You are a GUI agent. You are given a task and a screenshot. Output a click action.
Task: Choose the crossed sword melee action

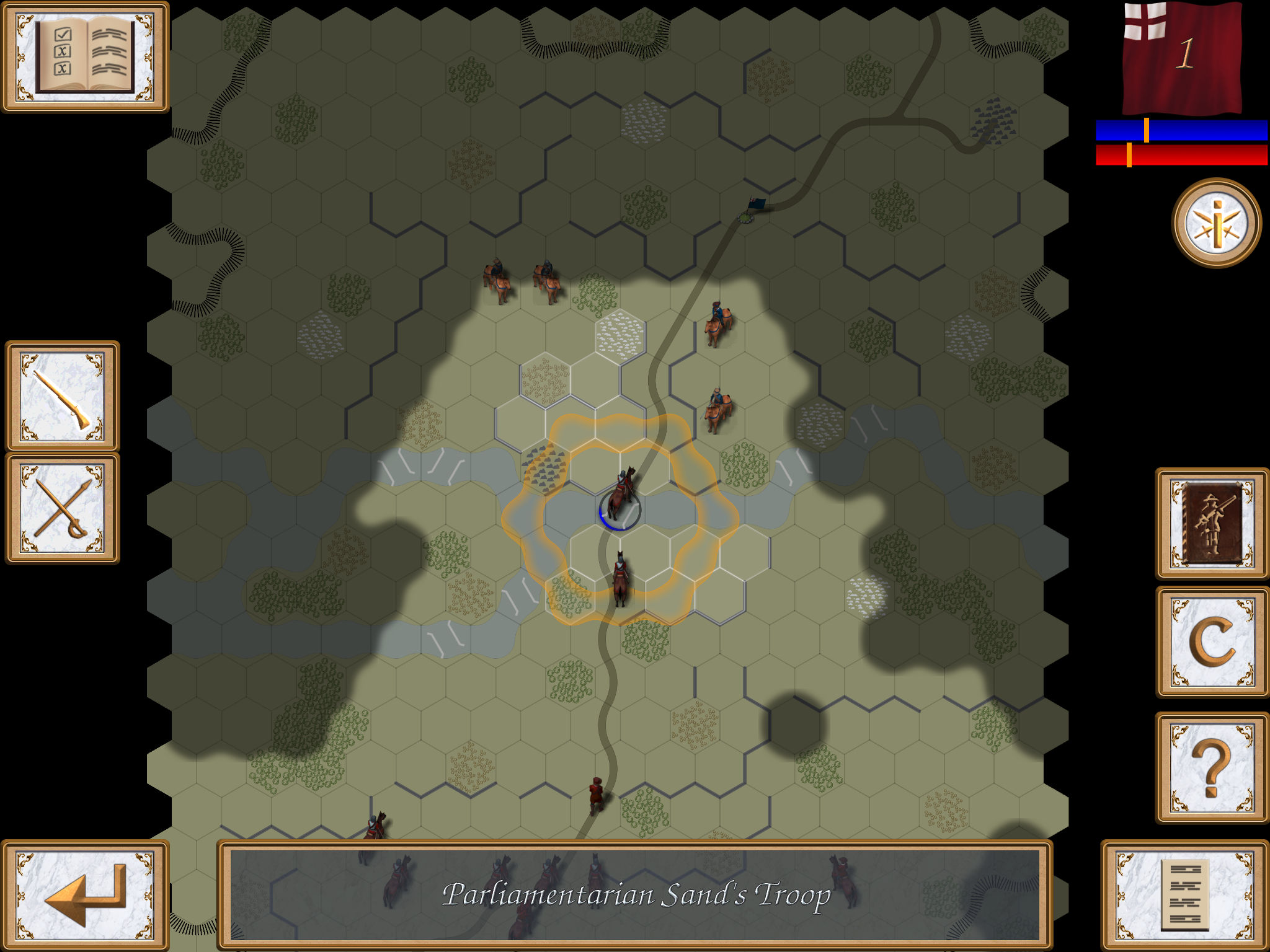click(x=62, y=509)
